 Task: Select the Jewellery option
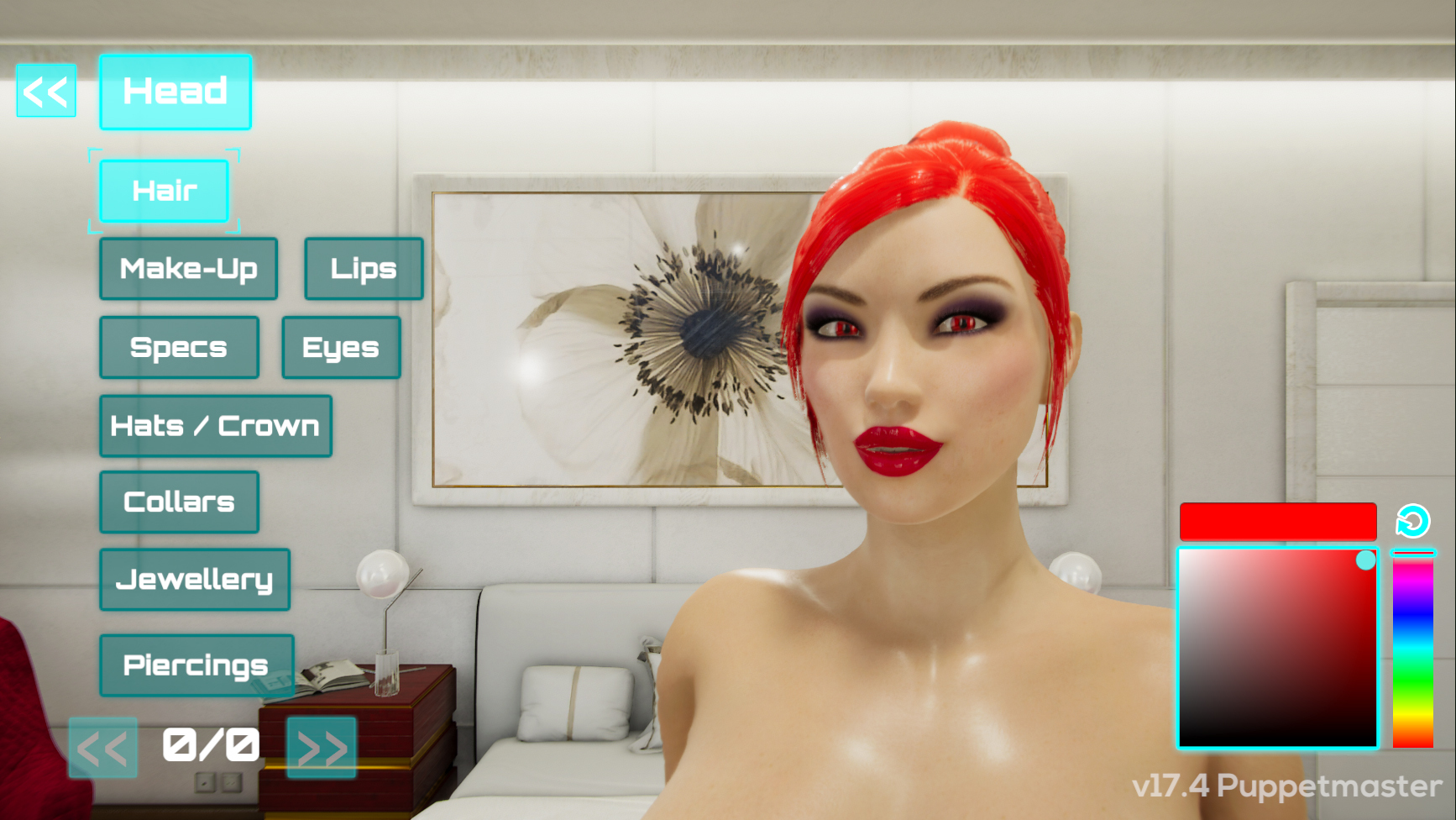[195, 578]
